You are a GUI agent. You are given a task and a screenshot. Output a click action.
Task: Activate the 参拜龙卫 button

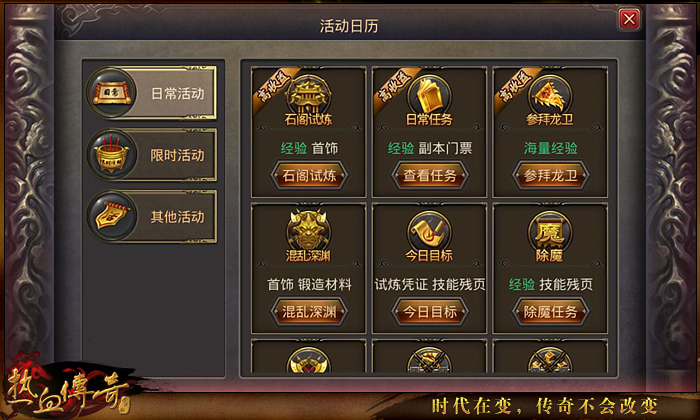coord(549,175)
